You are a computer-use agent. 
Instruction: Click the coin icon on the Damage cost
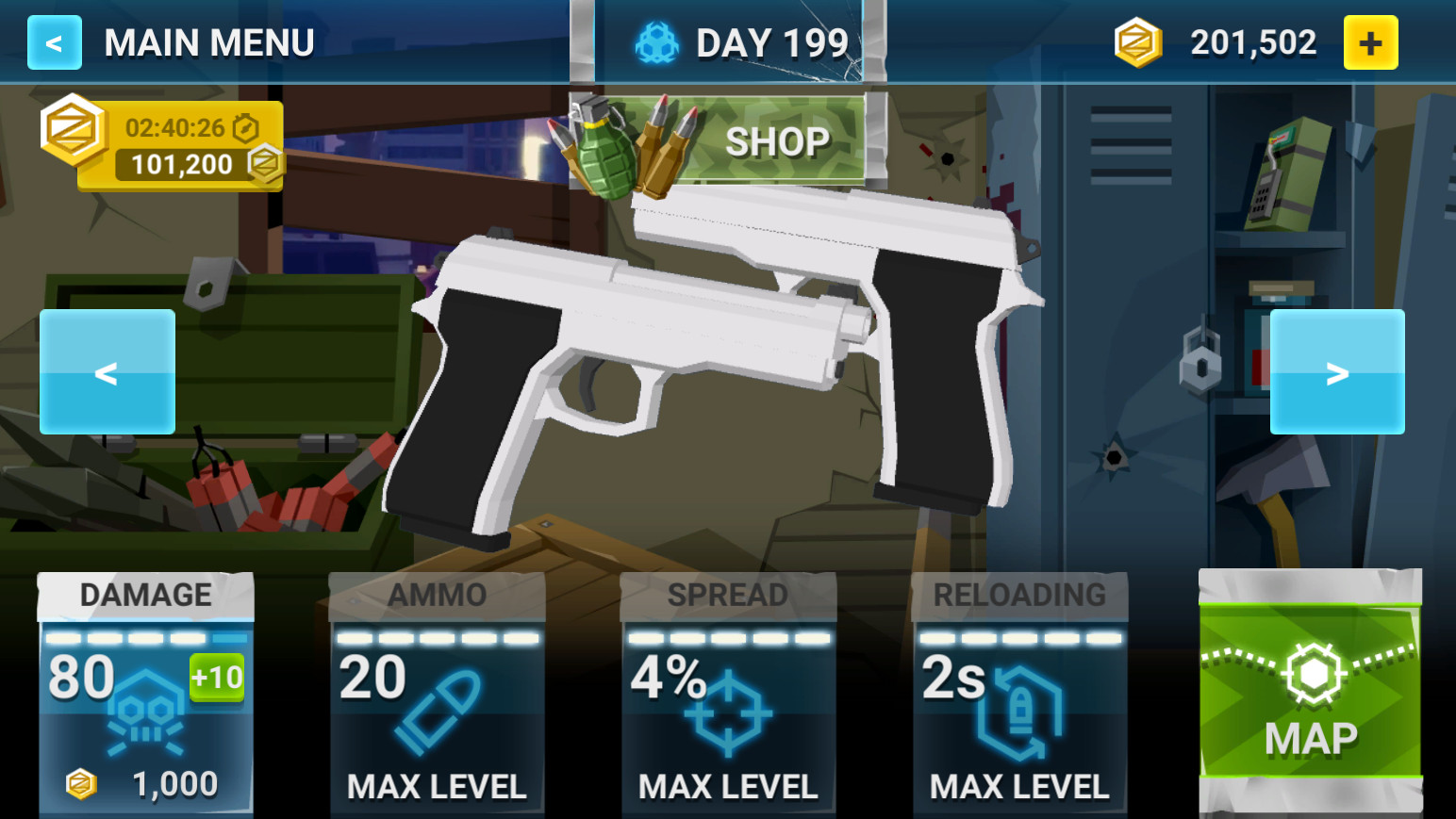click(81, 783)
